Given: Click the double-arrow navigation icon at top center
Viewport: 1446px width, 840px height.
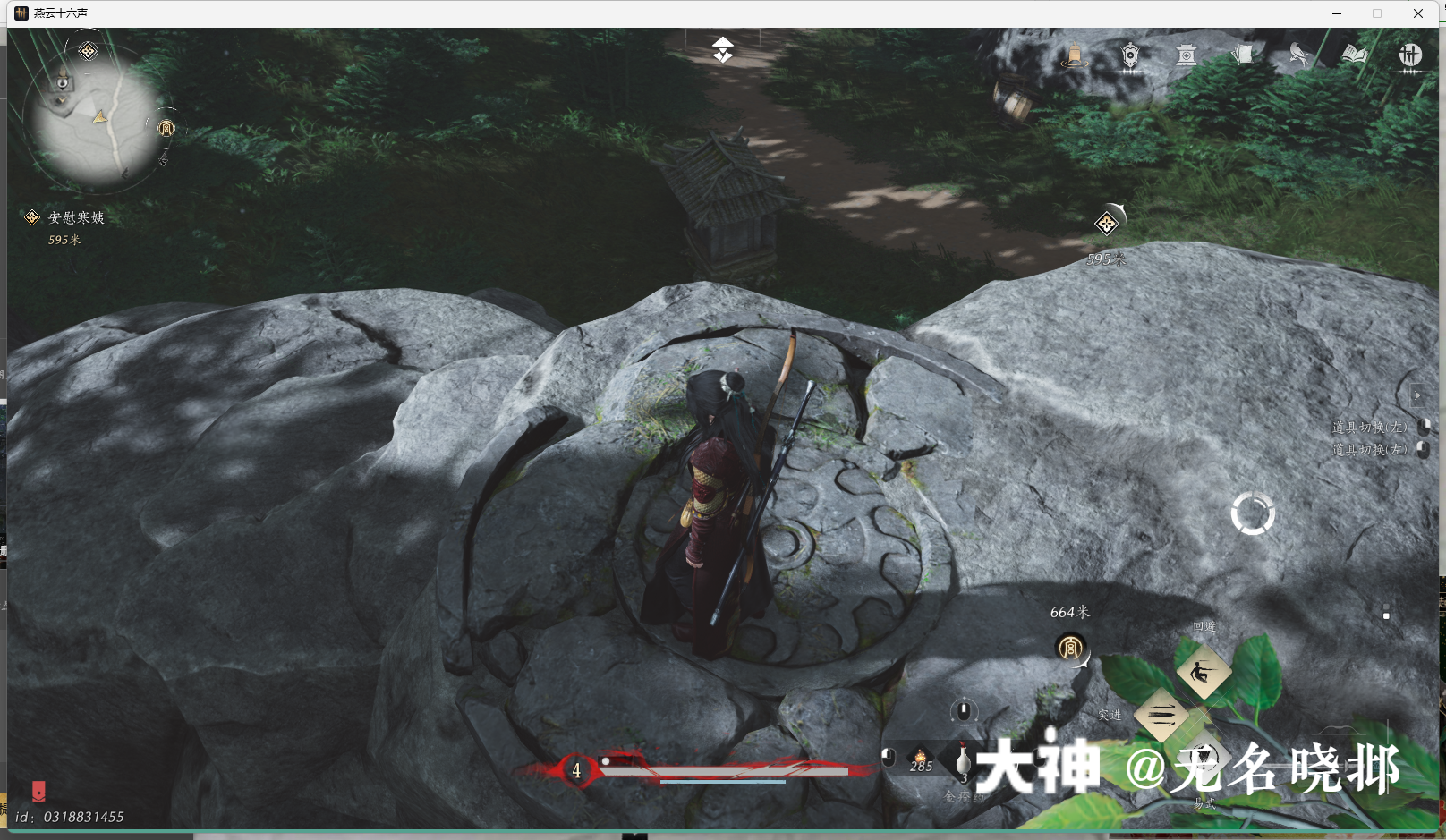Looking at the screenshot, I should pos(721,51).
